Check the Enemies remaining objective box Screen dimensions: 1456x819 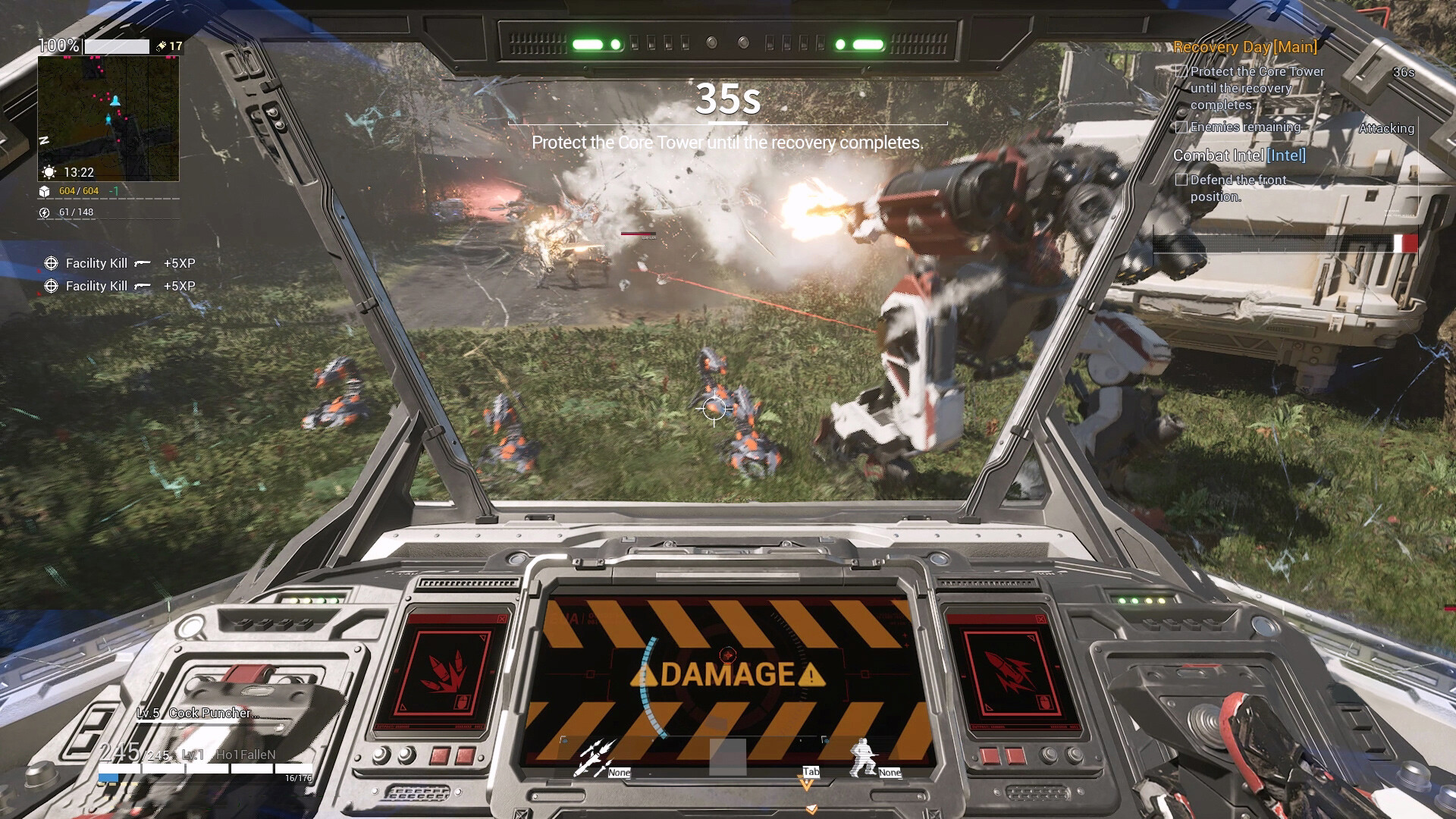click(1181, 127)
